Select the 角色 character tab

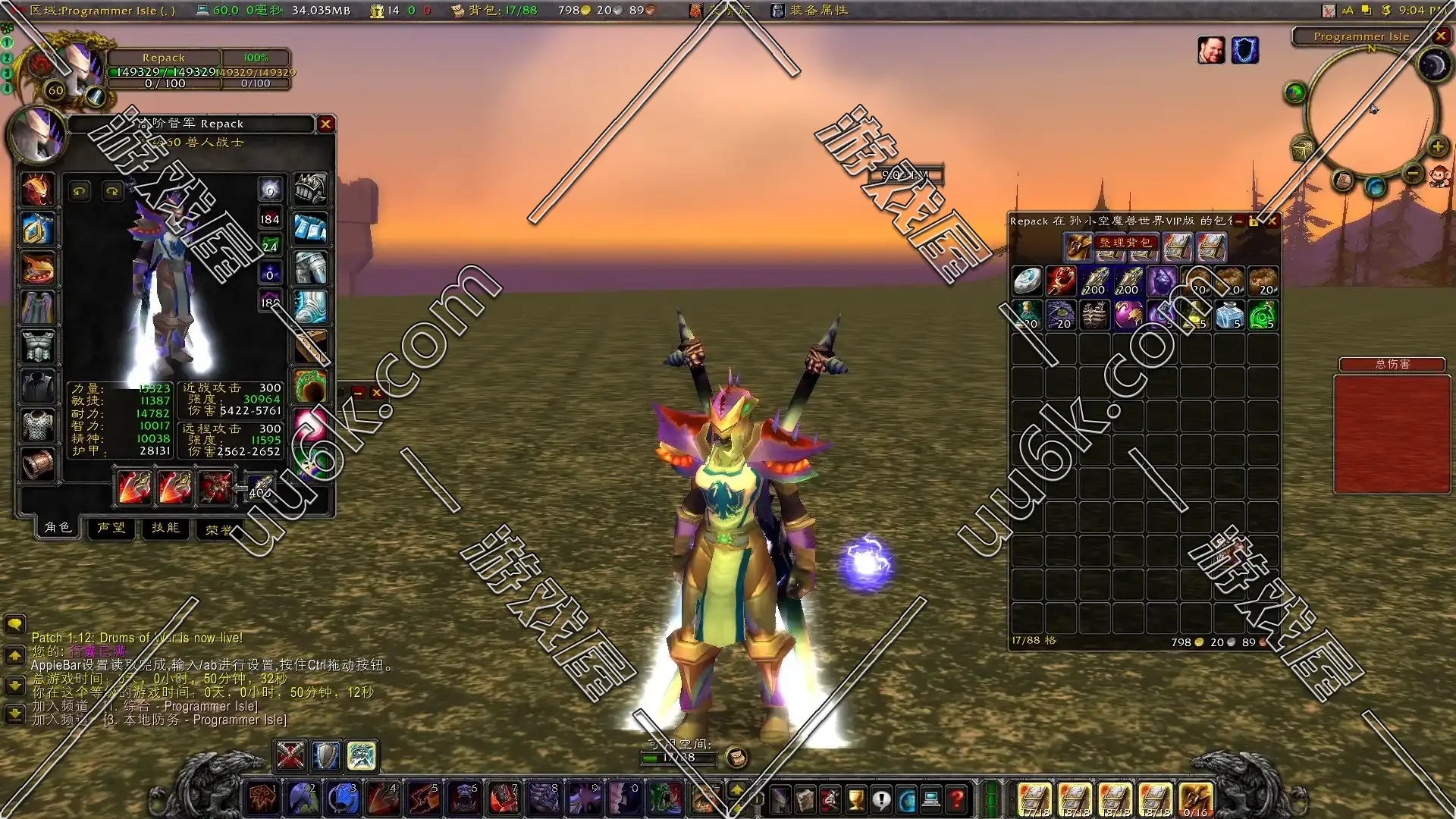click(58, 528)
